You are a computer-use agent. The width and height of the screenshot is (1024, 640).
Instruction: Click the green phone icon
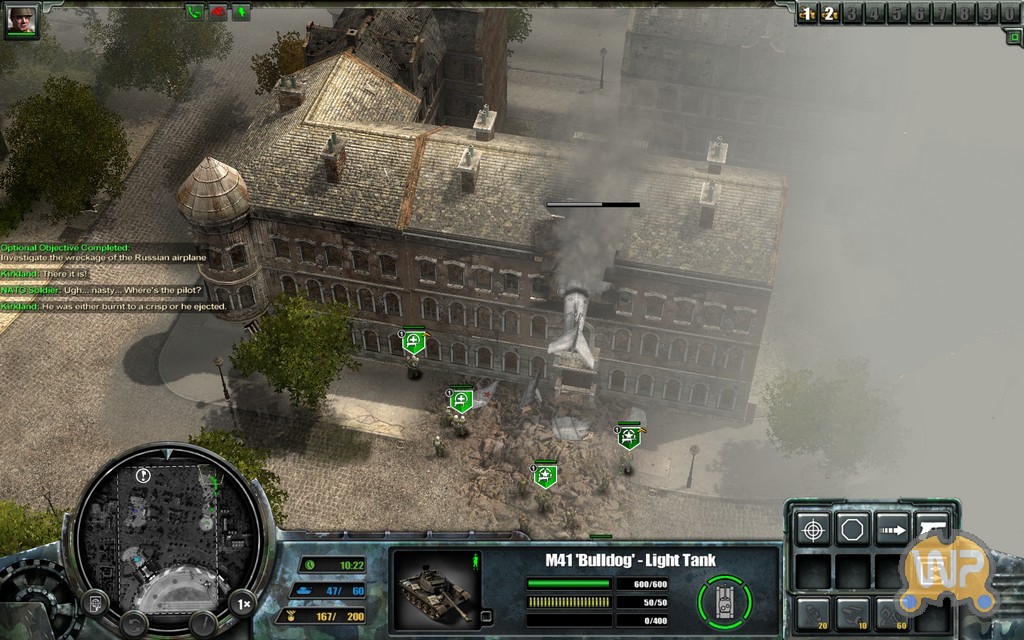193,12
